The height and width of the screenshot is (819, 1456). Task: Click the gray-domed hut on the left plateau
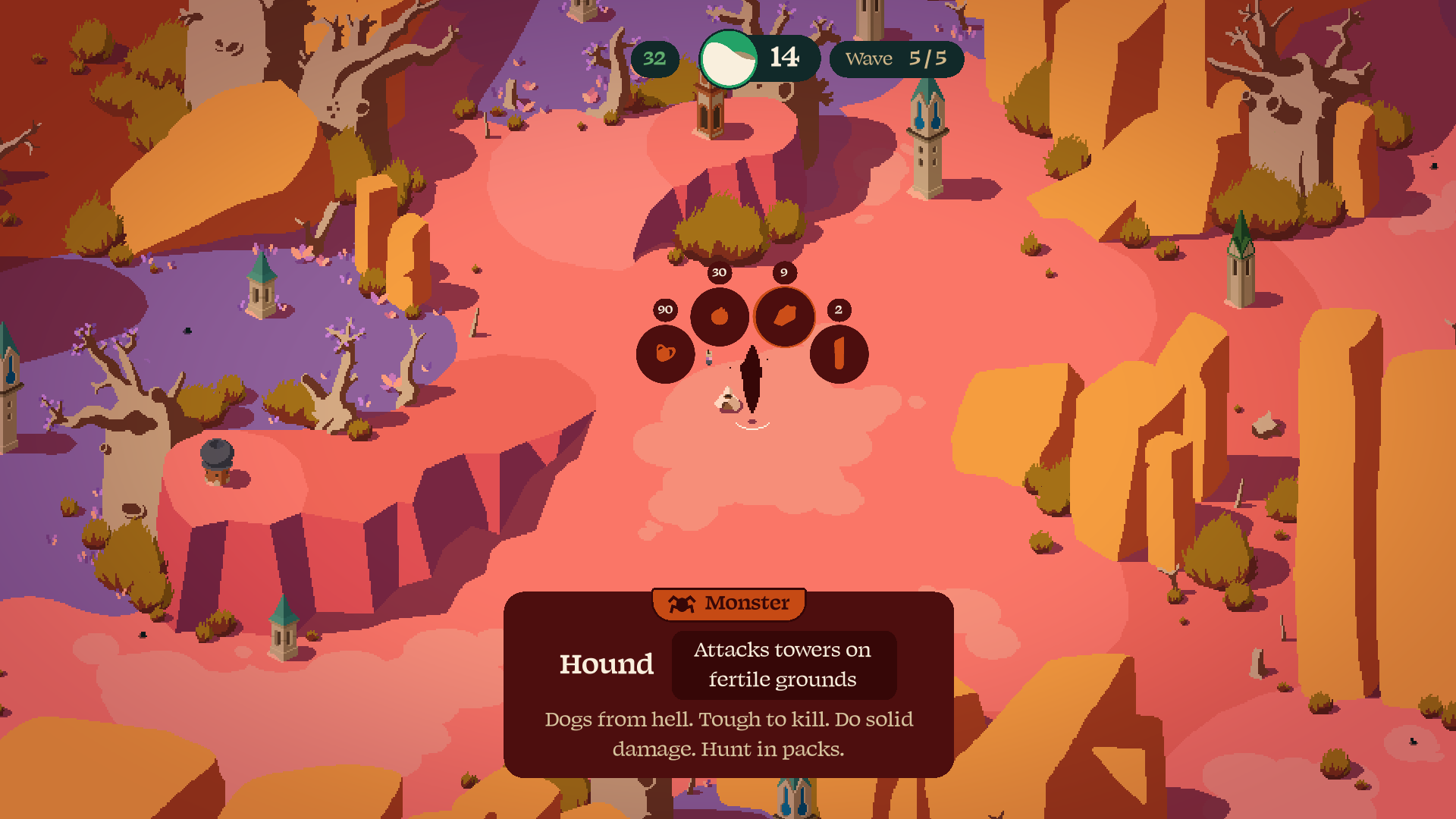point(215,459)
